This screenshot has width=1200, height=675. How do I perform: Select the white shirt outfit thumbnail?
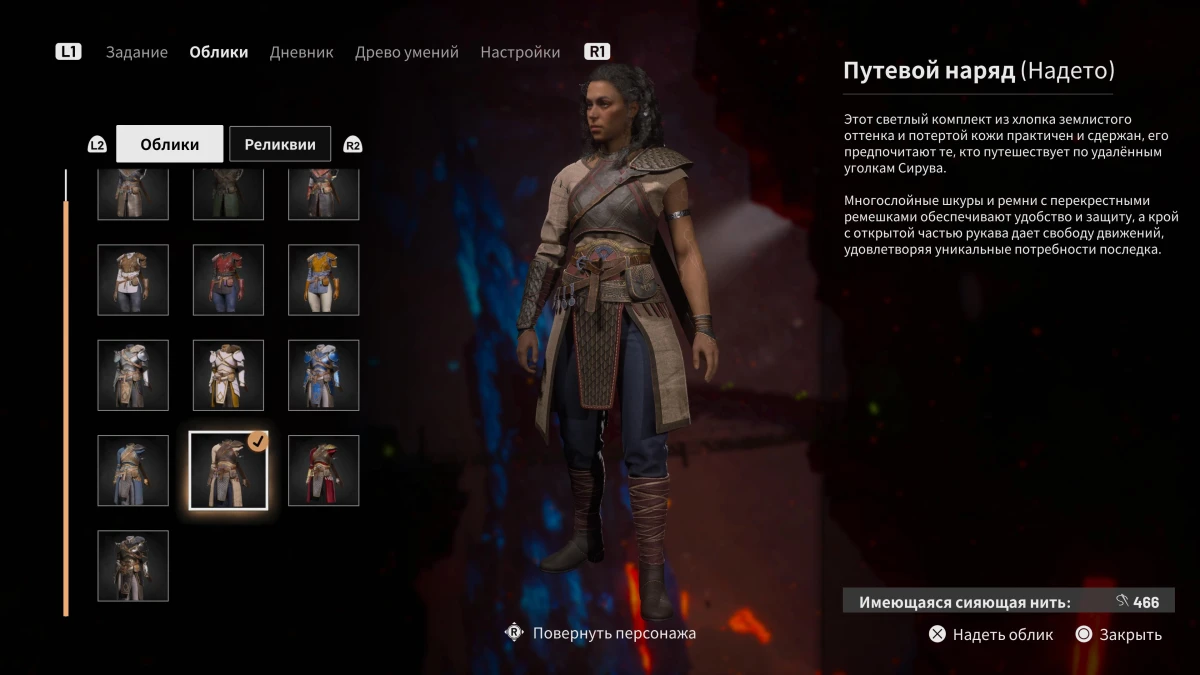133,280
